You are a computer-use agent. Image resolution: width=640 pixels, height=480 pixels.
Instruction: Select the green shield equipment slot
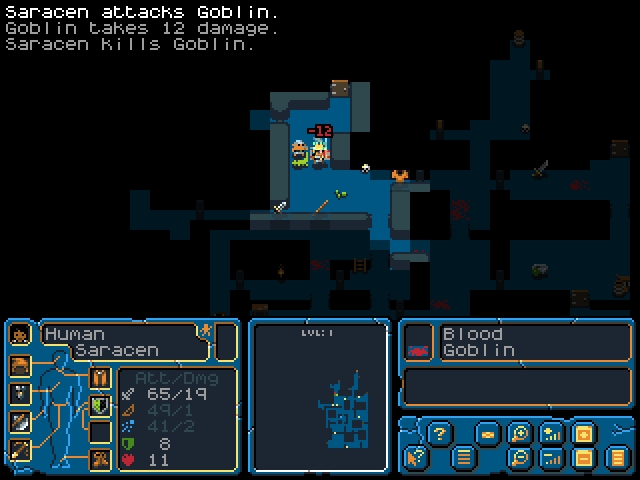(100, 405)
